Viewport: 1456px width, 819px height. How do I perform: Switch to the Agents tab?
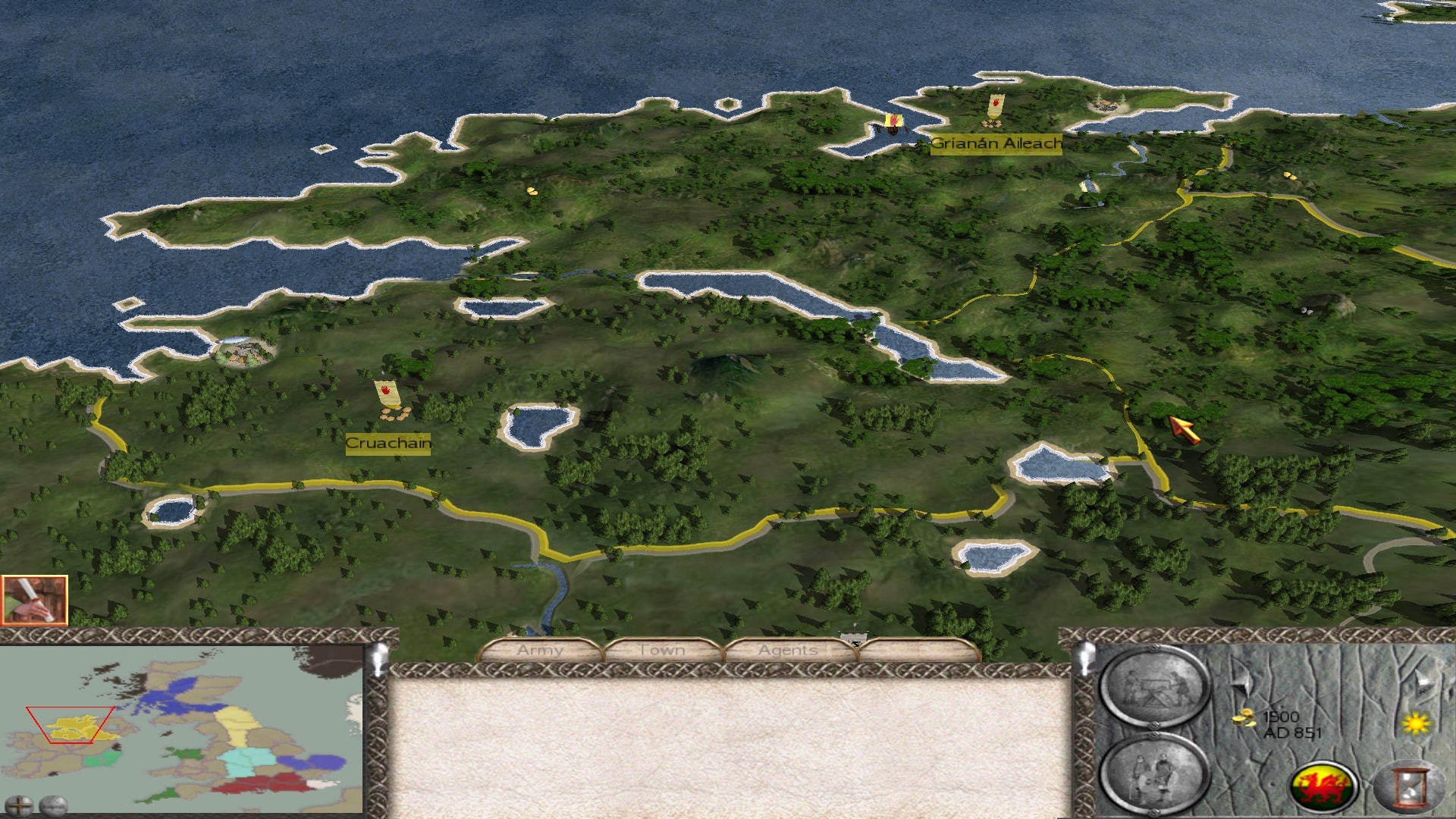pyautogui.click(x=788, y=651)
